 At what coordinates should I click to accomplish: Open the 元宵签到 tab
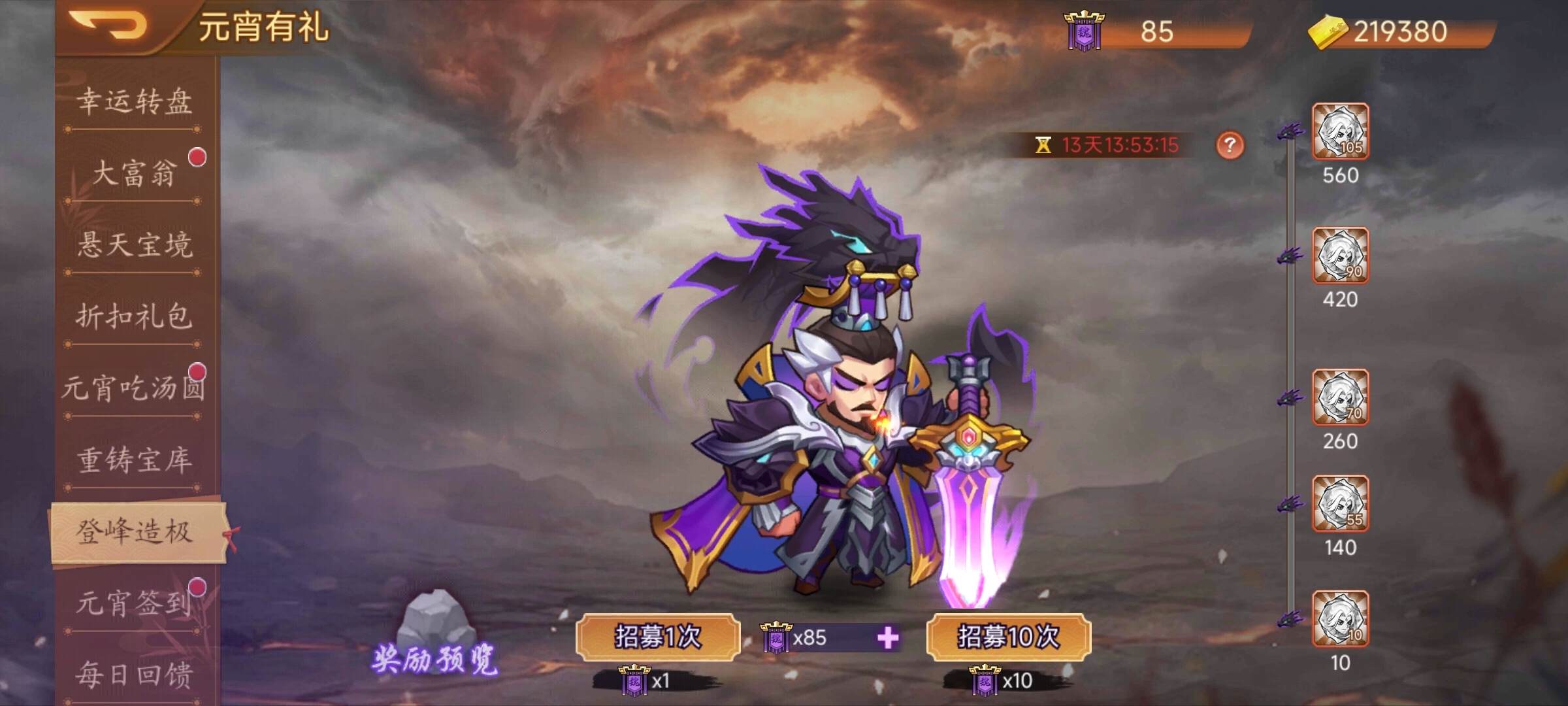pyautogui.click(x=133, y=603)
